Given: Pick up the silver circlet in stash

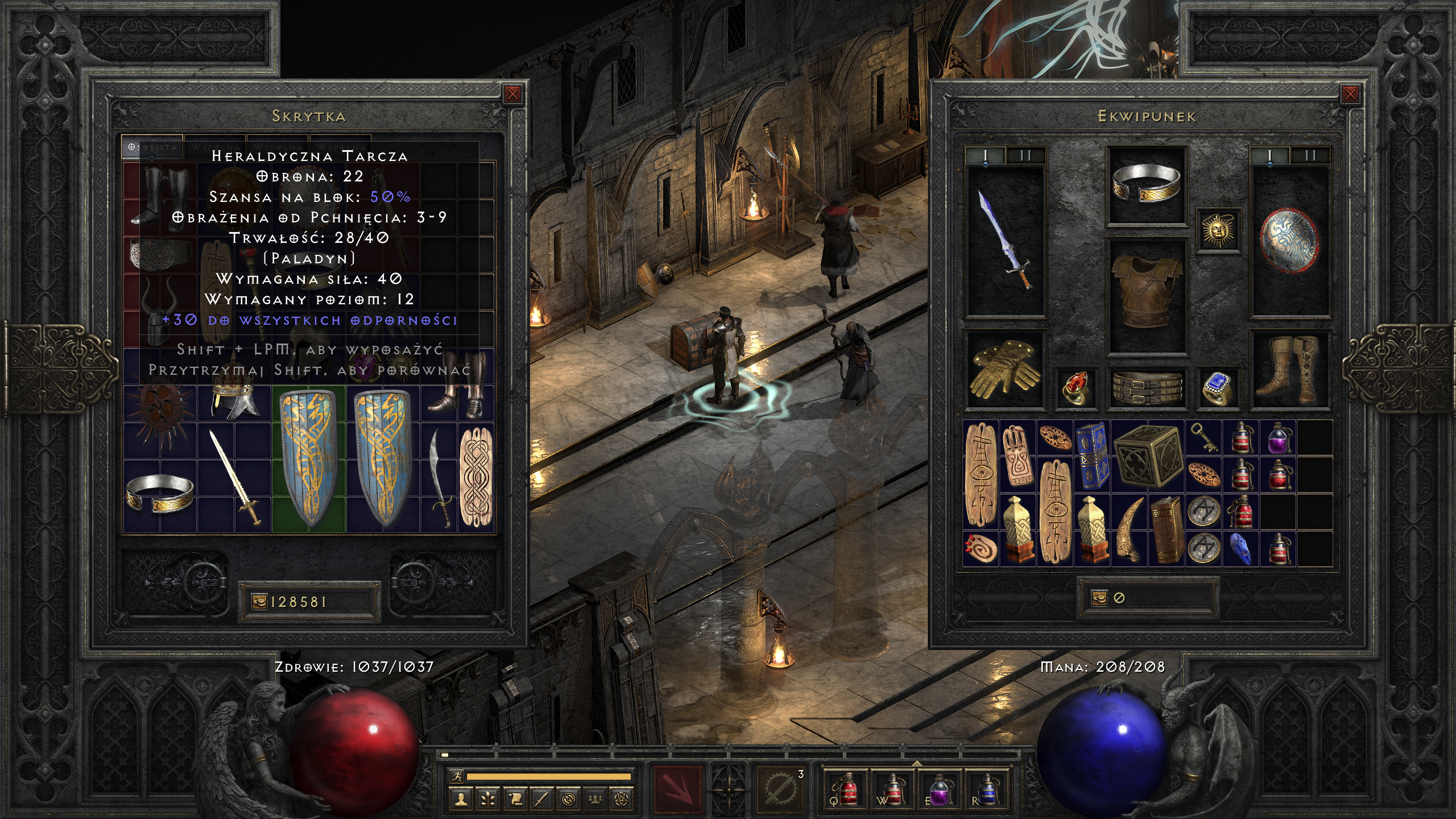Looking at the screenshot, I should tap(160, 493).
